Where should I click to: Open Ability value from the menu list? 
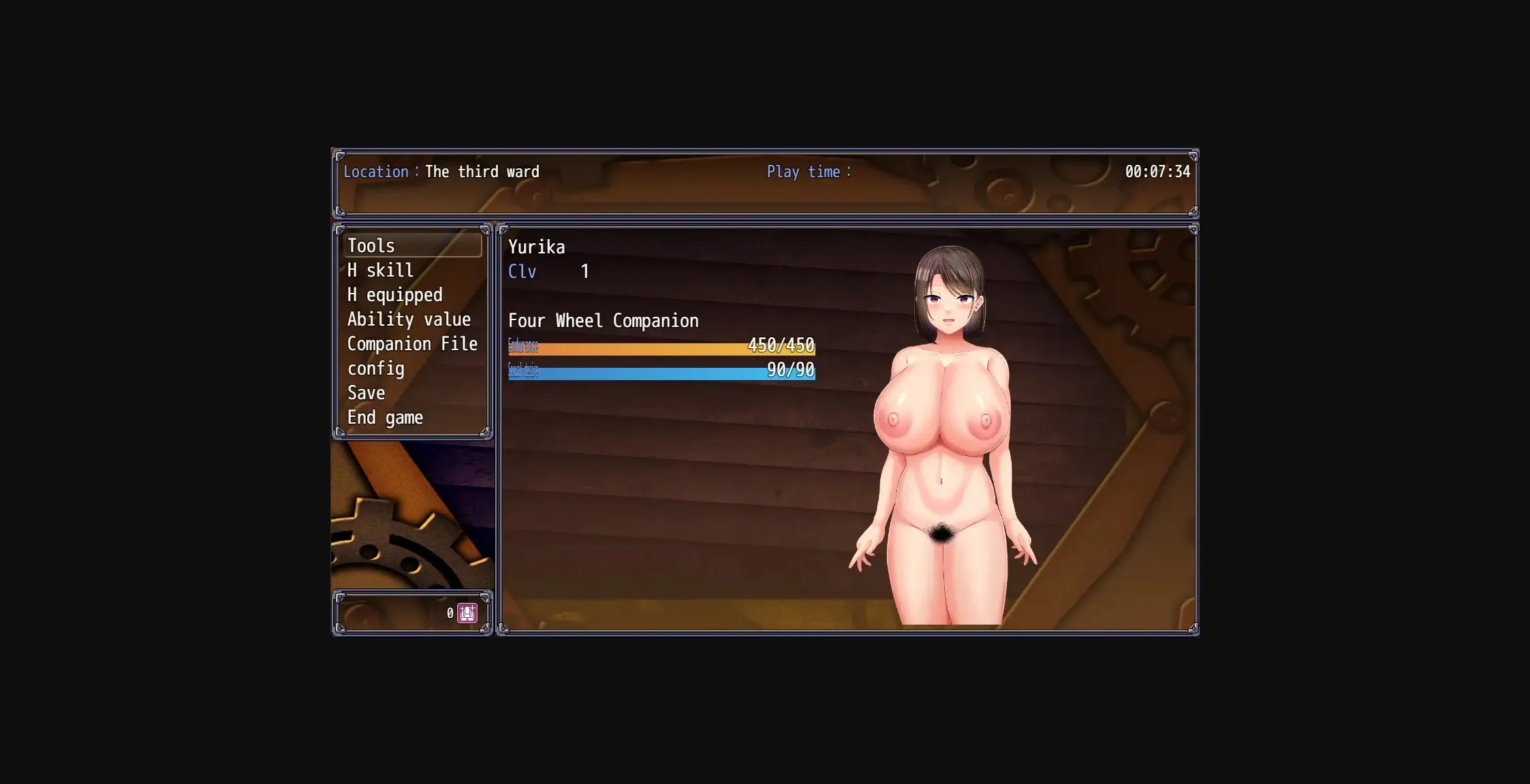(409, 319)
